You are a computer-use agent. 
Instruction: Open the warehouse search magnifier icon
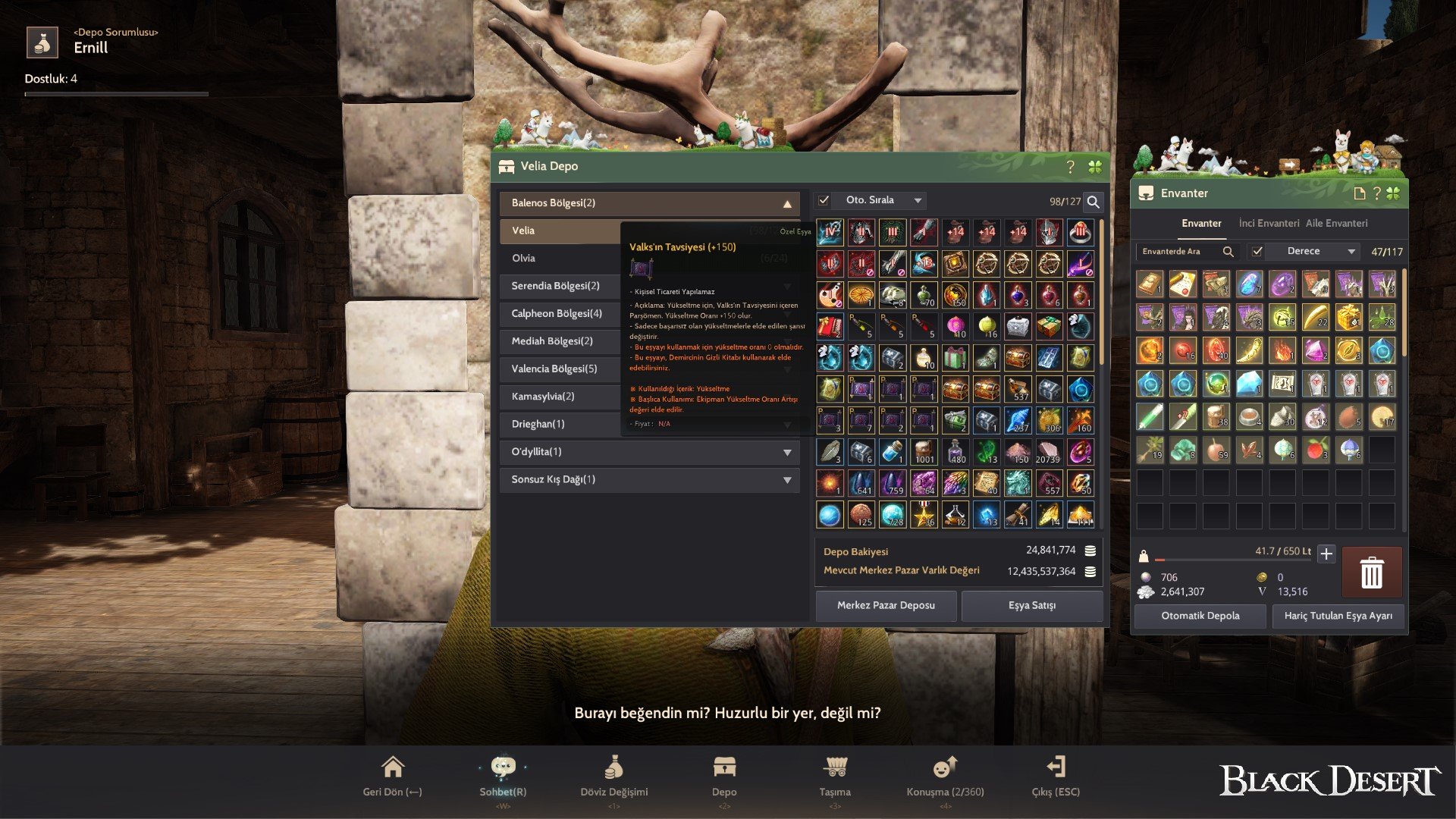click(1092, 203)
